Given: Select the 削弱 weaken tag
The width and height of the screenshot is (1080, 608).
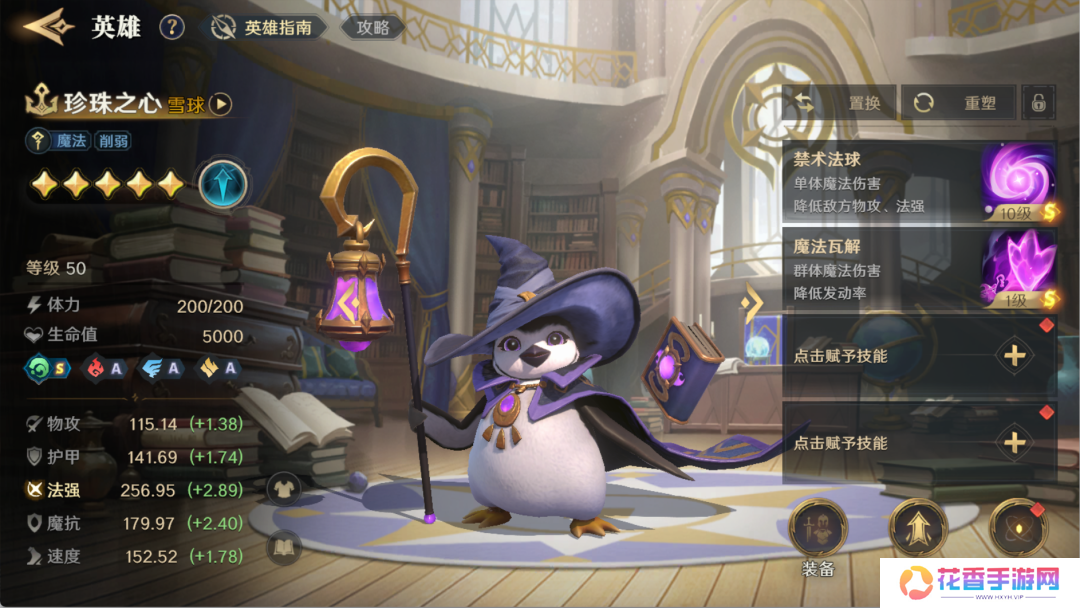Looking at the screenshot, I should pyautogui.click(x=113, y=141).
